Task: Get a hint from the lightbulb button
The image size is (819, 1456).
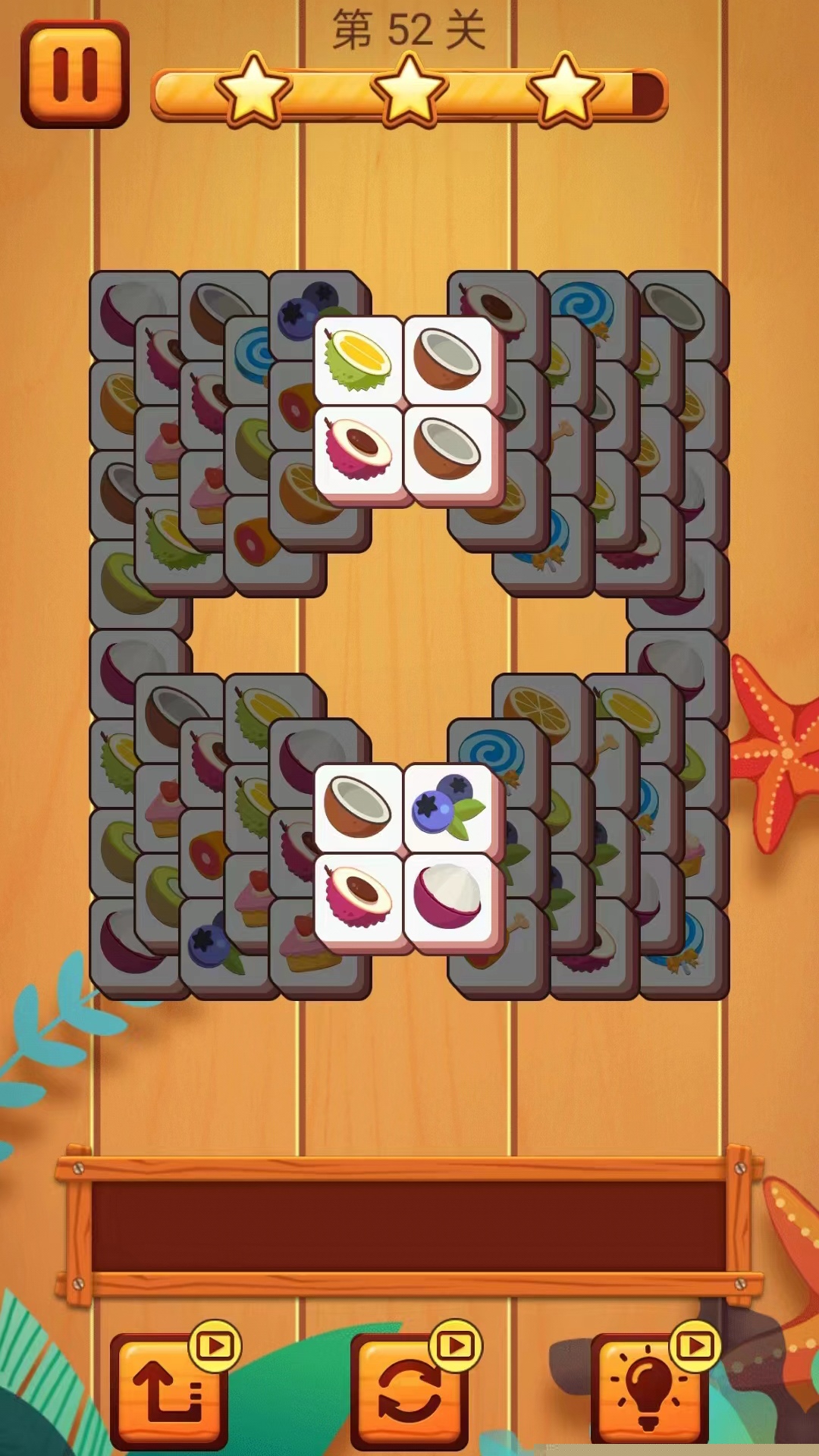Action: coord(649,1389)
